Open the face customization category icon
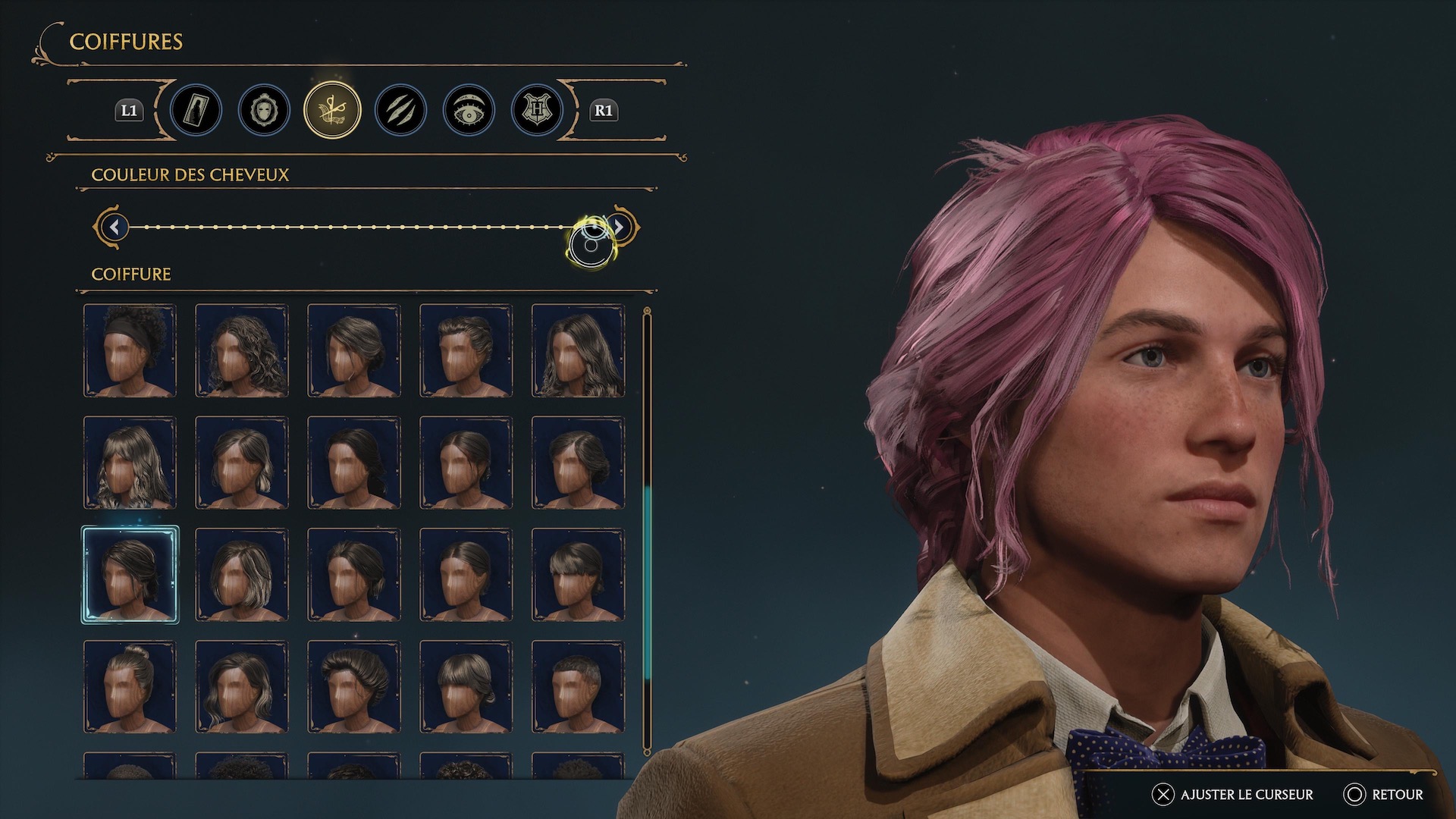Screen dimensions: 1456x819 pos(264,110)
